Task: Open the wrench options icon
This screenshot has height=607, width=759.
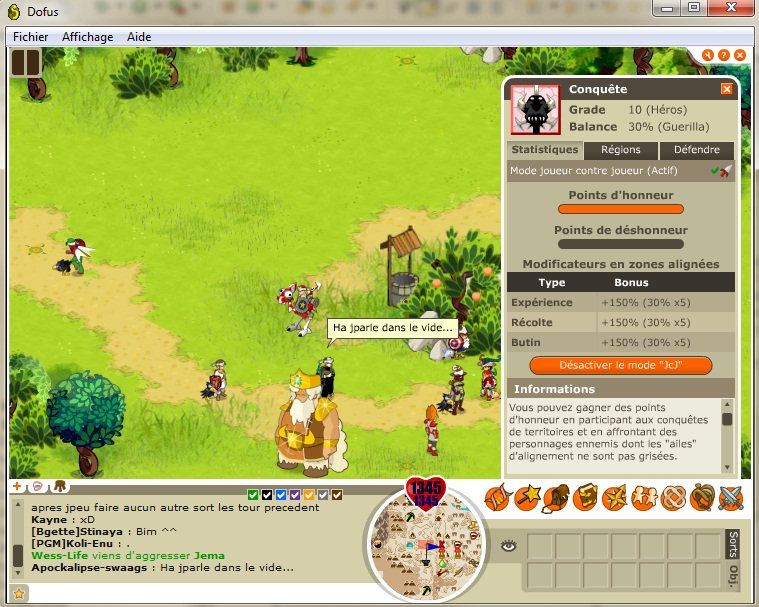Action: (x=707, y=55)
